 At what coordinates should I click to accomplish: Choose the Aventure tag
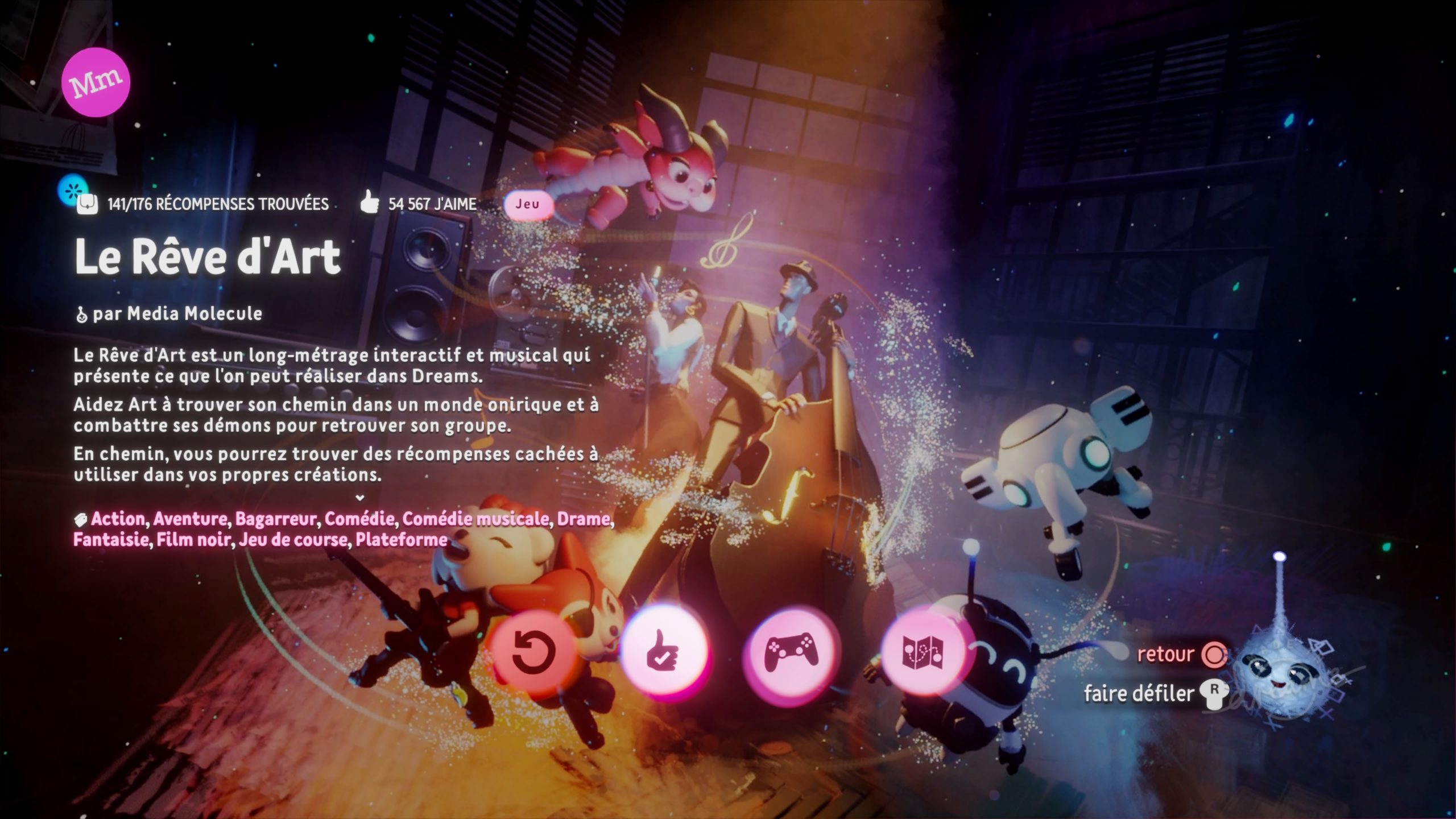tap(190, 519)
